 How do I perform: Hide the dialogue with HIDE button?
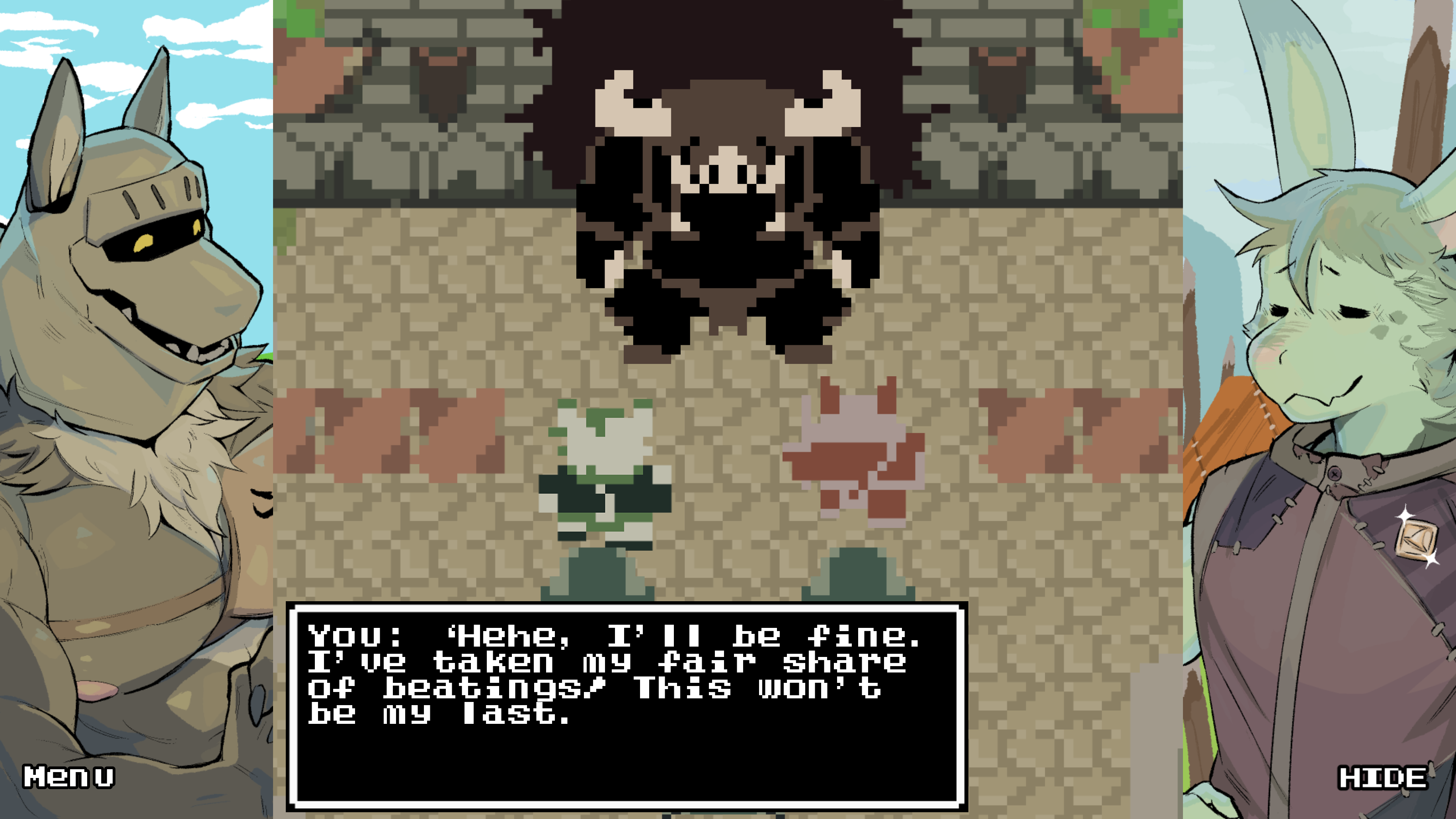point(1382,778)
